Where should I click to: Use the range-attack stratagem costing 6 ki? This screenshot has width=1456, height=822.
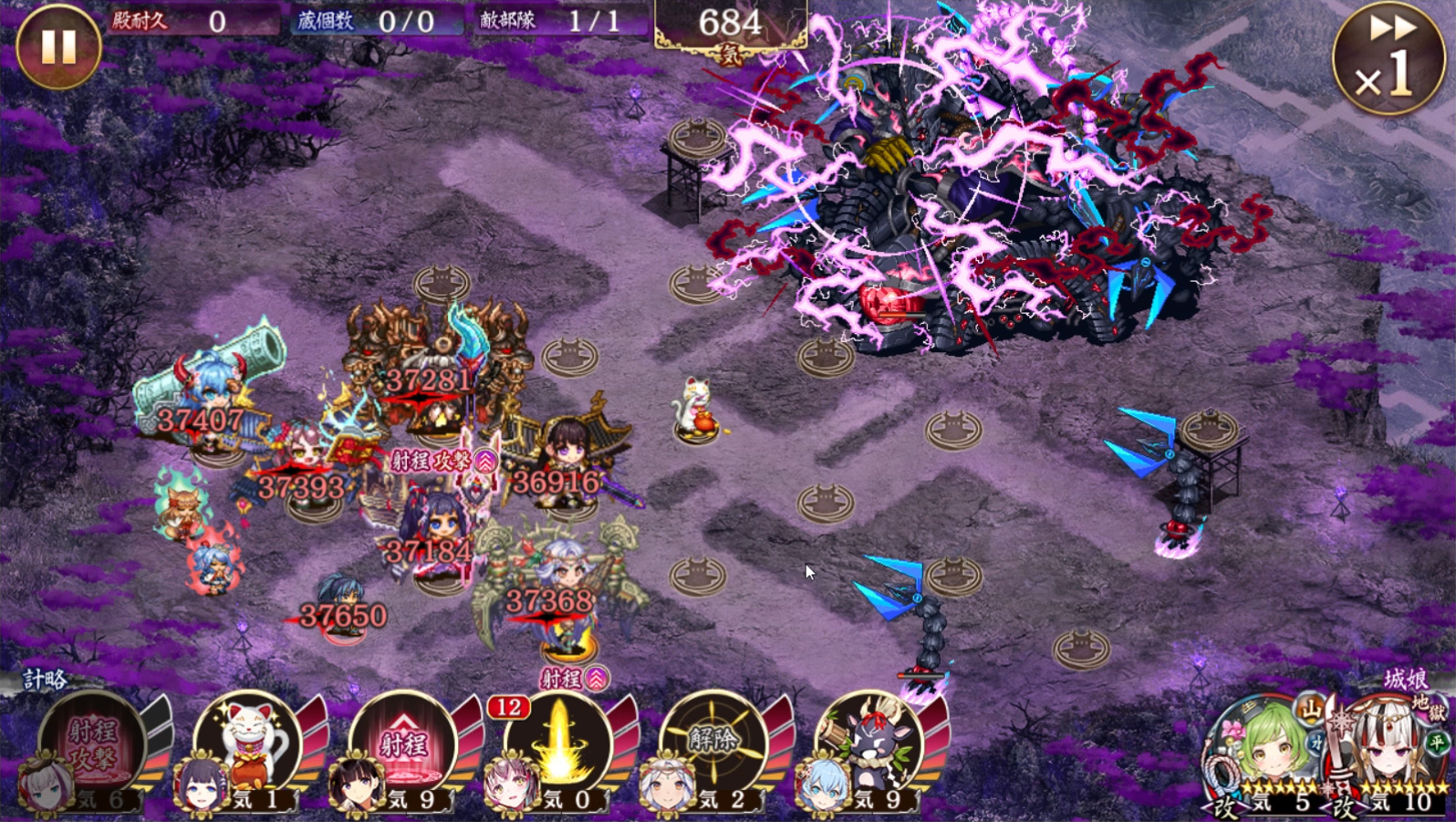(94, 745)
